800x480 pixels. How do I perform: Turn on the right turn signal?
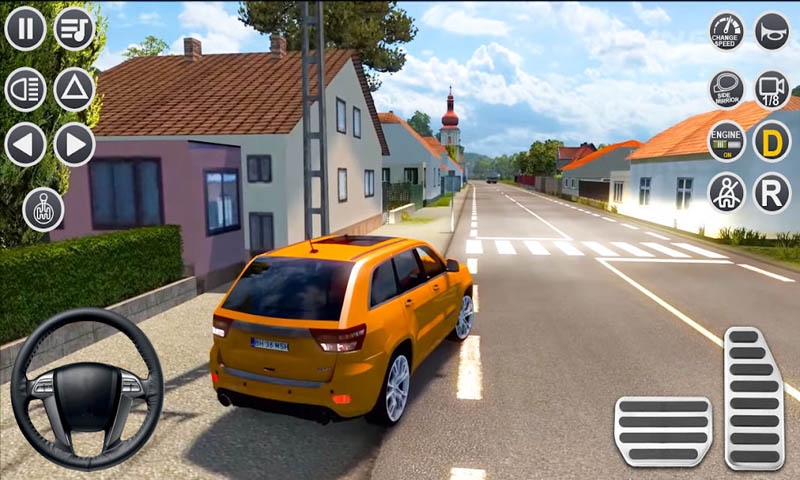(74, 144)
